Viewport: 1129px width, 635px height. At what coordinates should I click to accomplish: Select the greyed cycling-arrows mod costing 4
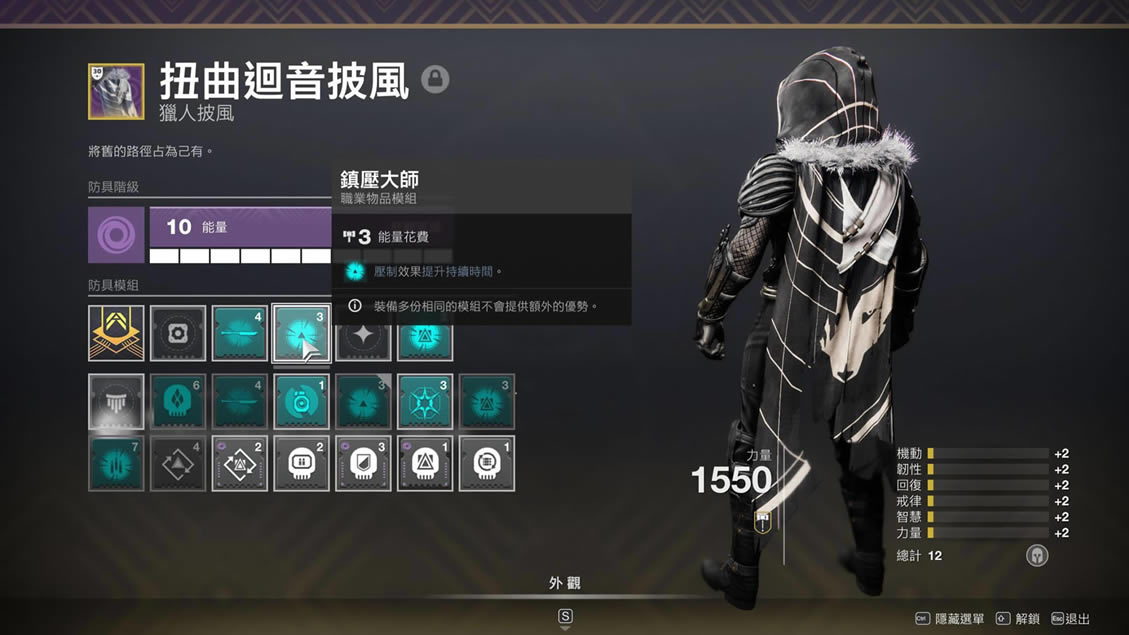coord(178,463)
